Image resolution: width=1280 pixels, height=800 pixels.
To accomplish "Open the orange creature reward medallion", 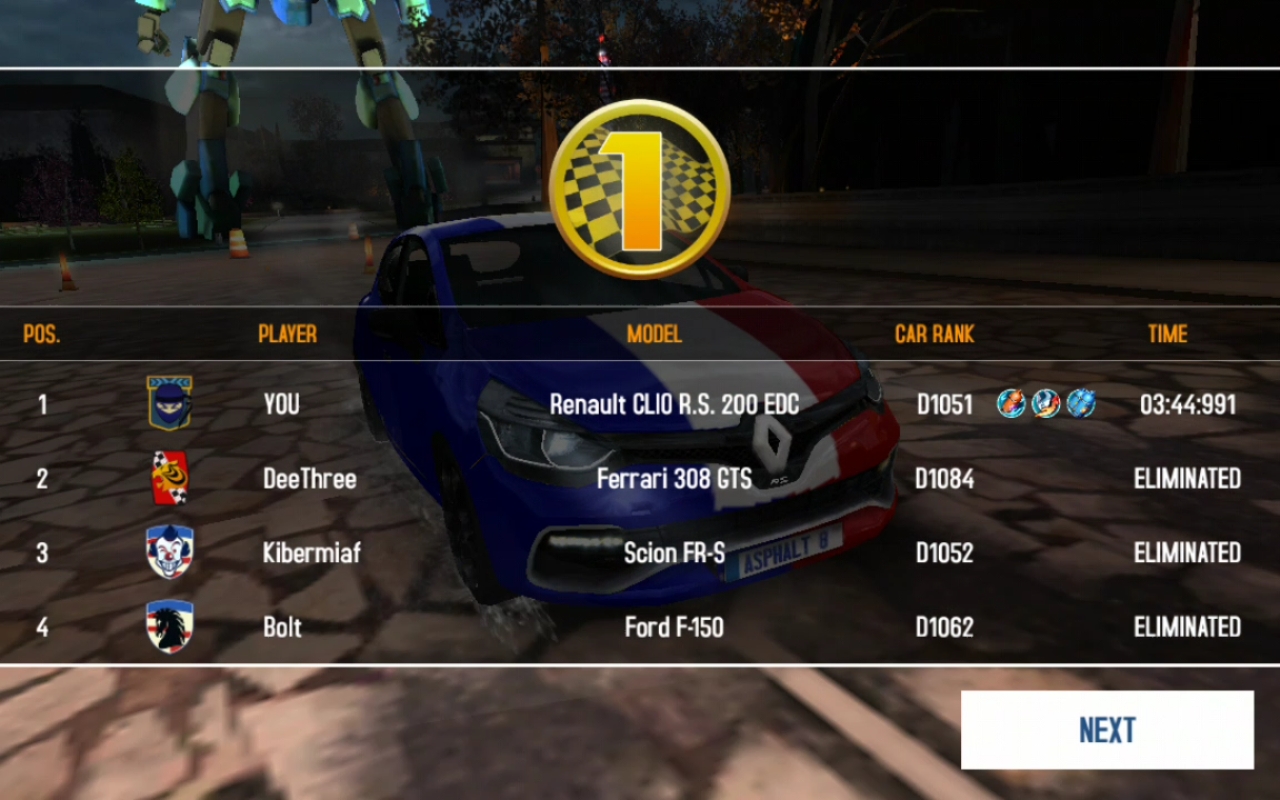I will [x=1010, y=404].
